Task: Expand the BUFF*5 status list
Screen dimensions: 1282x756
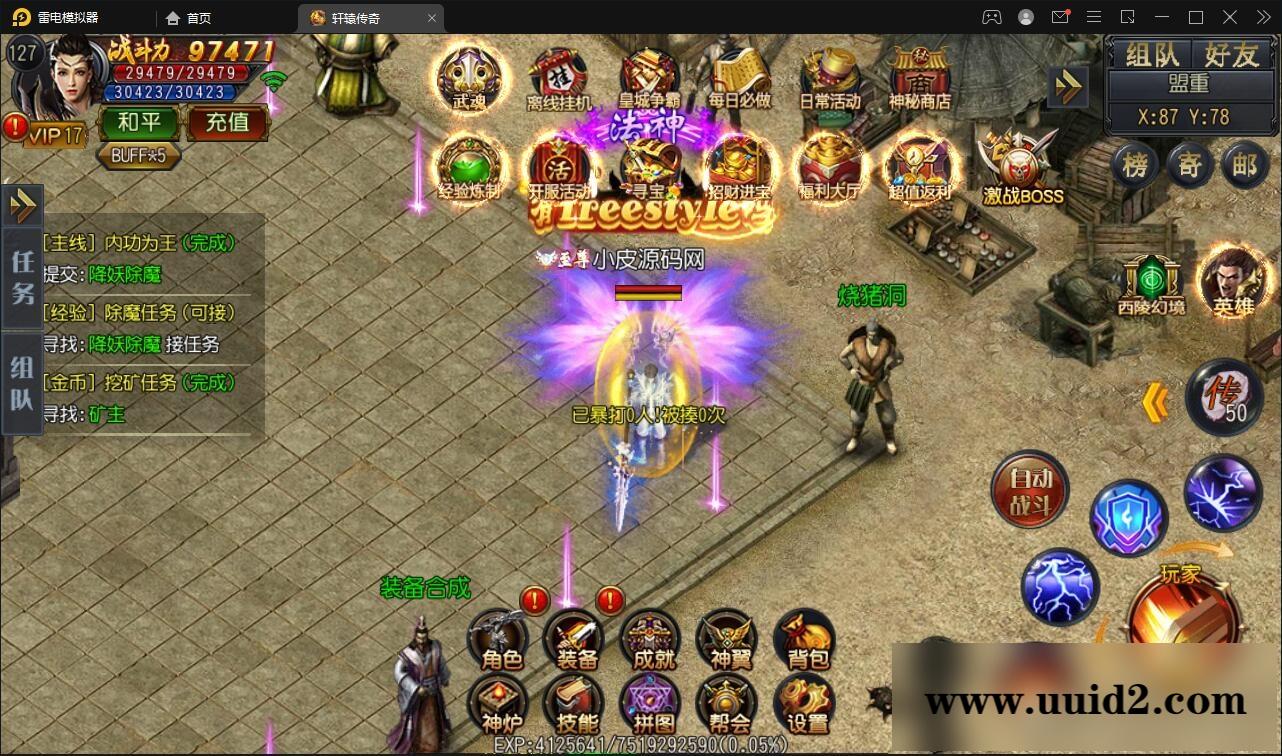Action: click(138, 155)
